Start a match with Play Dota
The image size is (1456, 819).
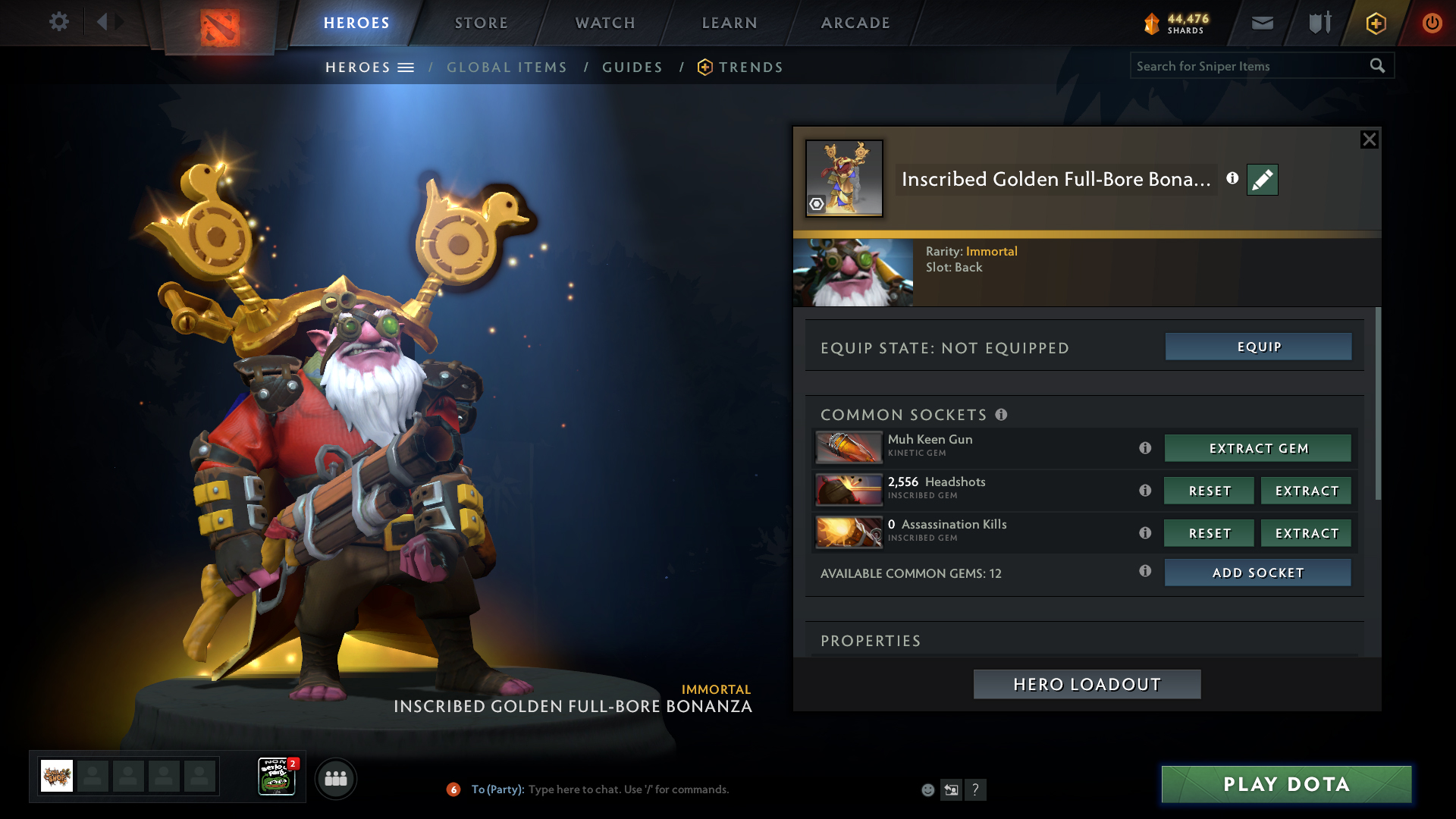coord(1286,784)
